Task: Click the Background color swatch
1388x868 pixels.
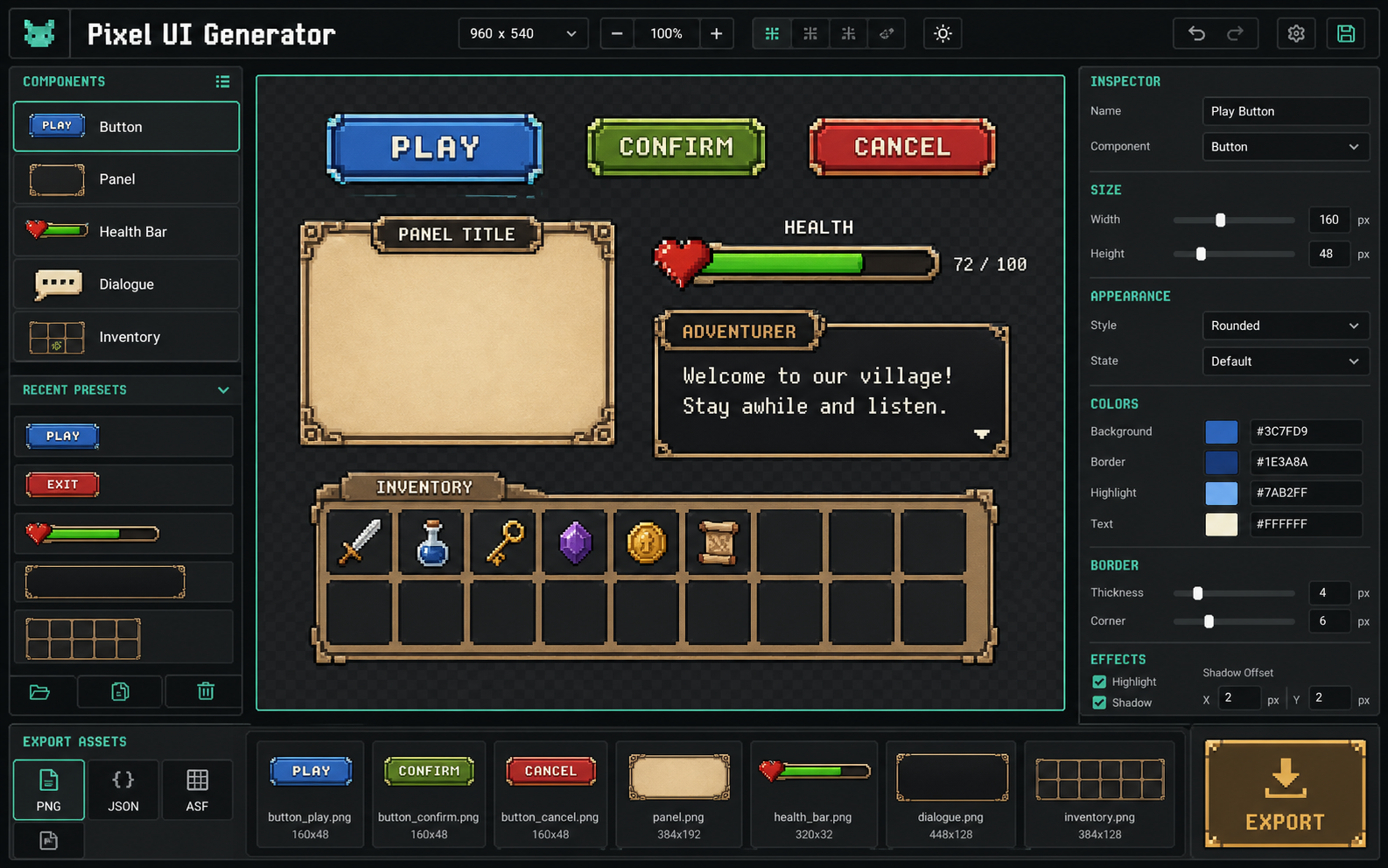Action: (1221, 431)
